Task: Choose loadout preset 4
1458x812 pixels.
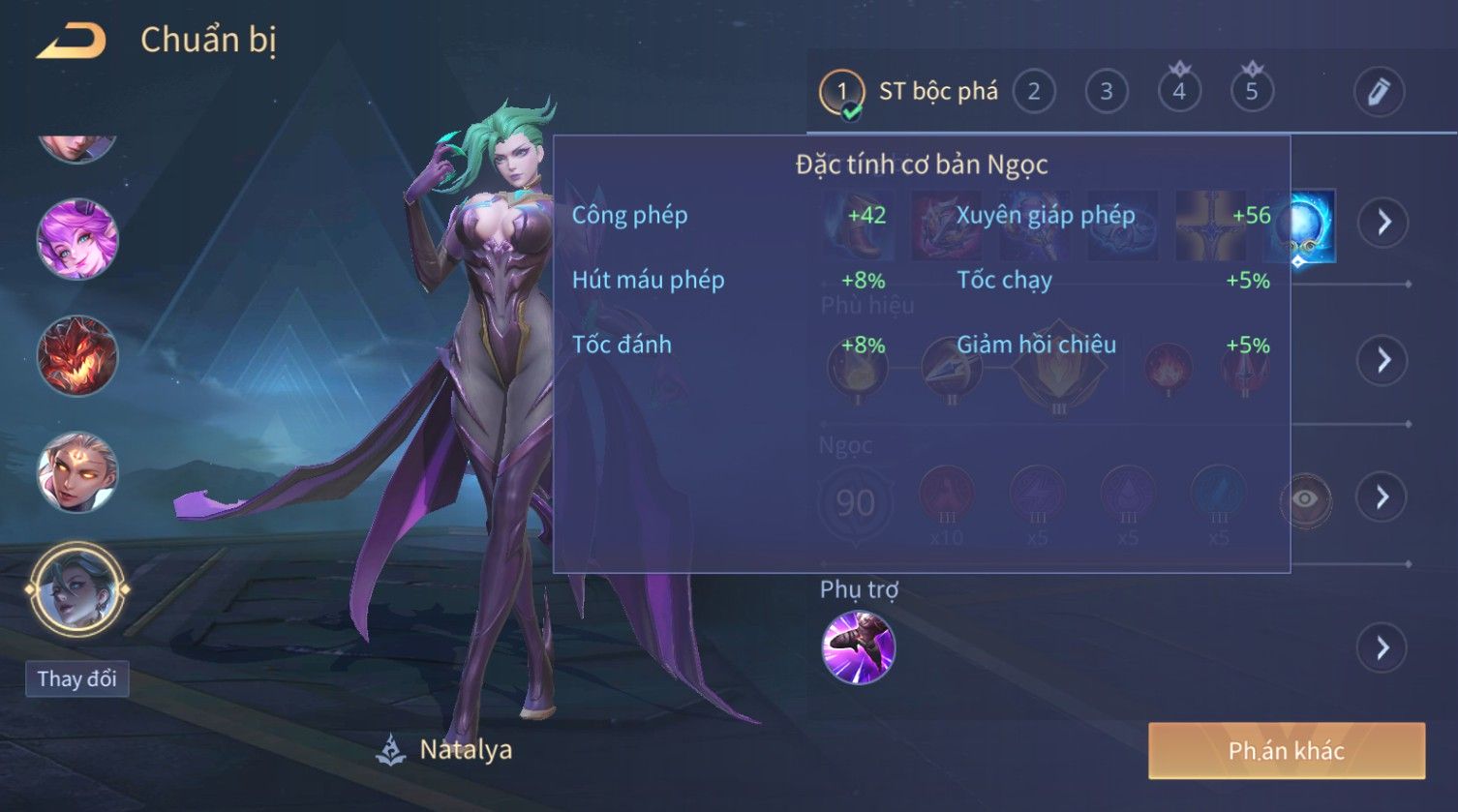Action: 1178,92
